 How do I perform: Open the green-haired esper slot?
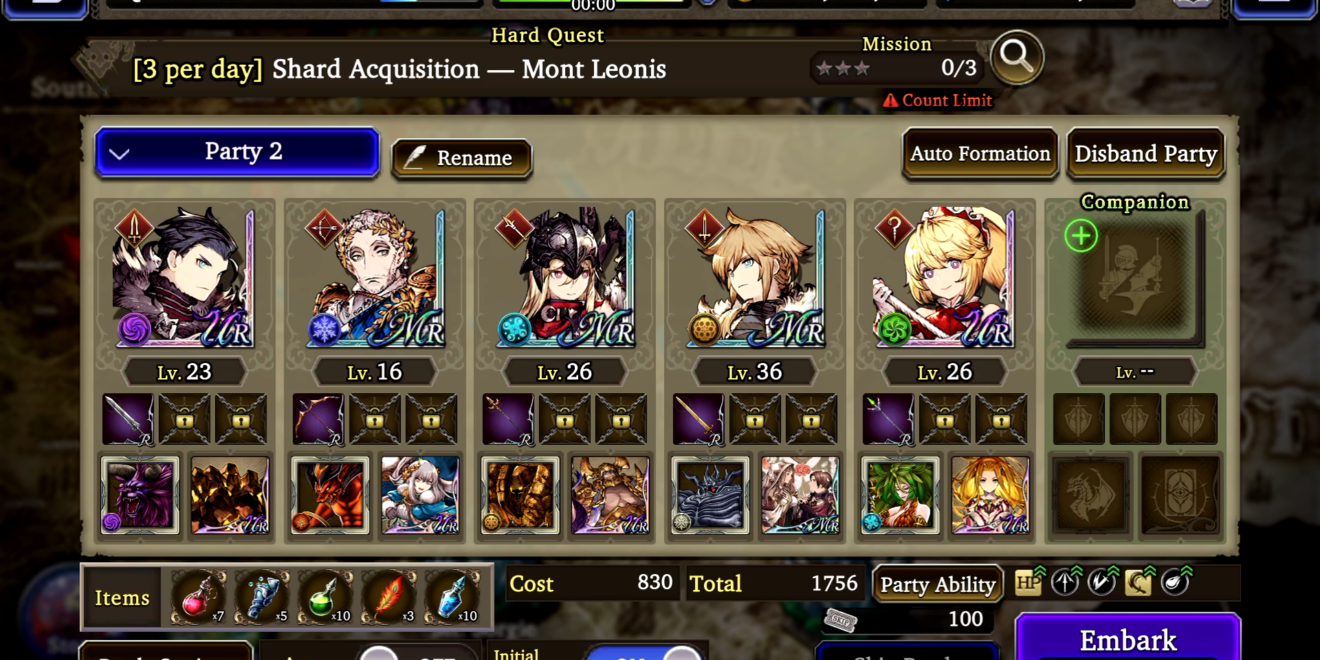[900, 495]
